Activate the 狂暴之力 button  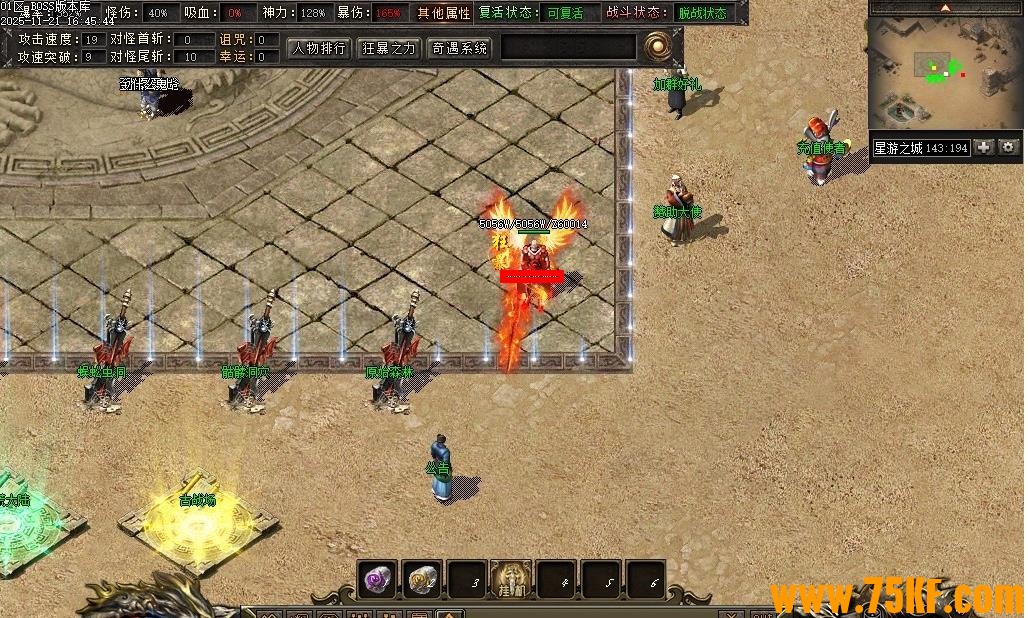pos(389,47)
